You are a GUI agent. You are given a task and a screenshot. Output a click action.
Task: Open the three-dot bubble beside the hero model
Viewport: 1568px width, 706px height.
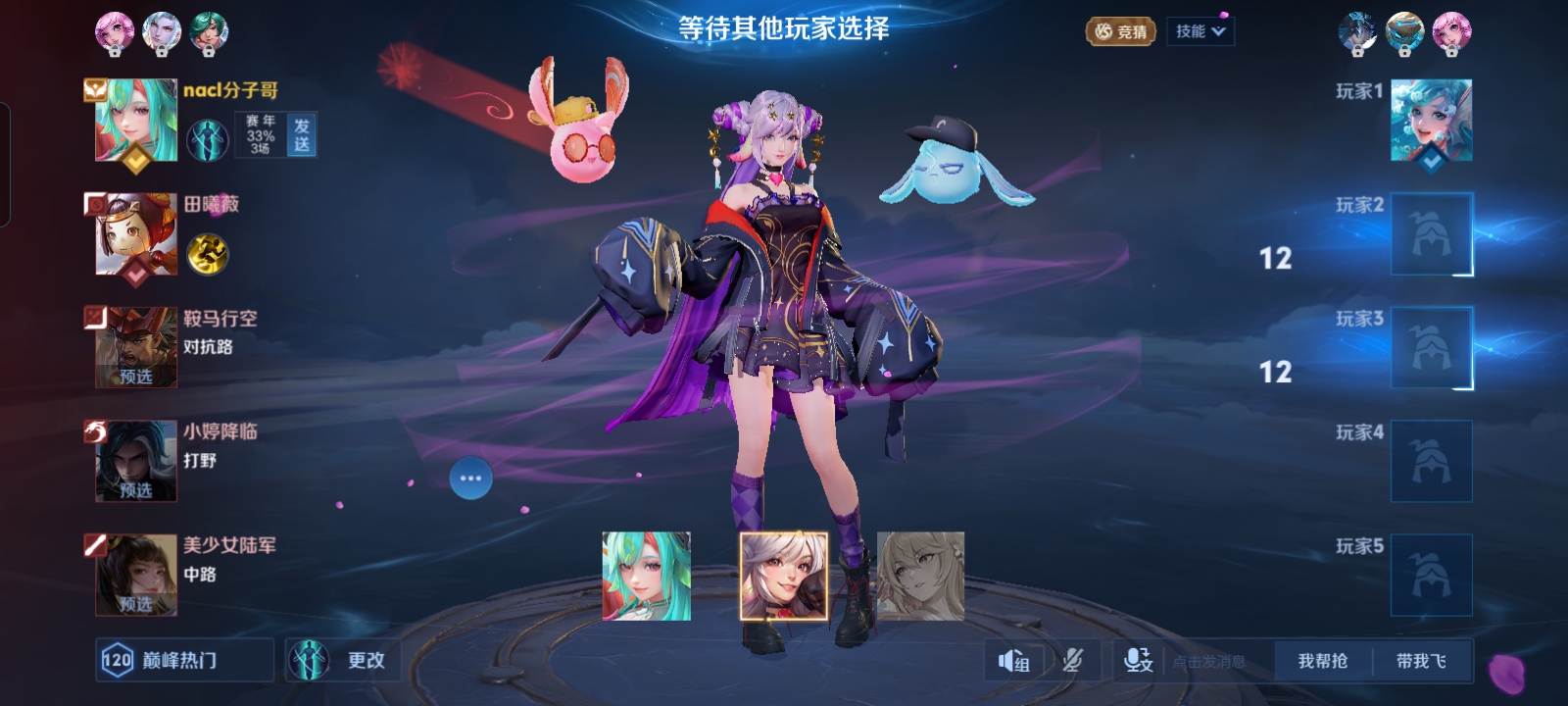point(471,477)
